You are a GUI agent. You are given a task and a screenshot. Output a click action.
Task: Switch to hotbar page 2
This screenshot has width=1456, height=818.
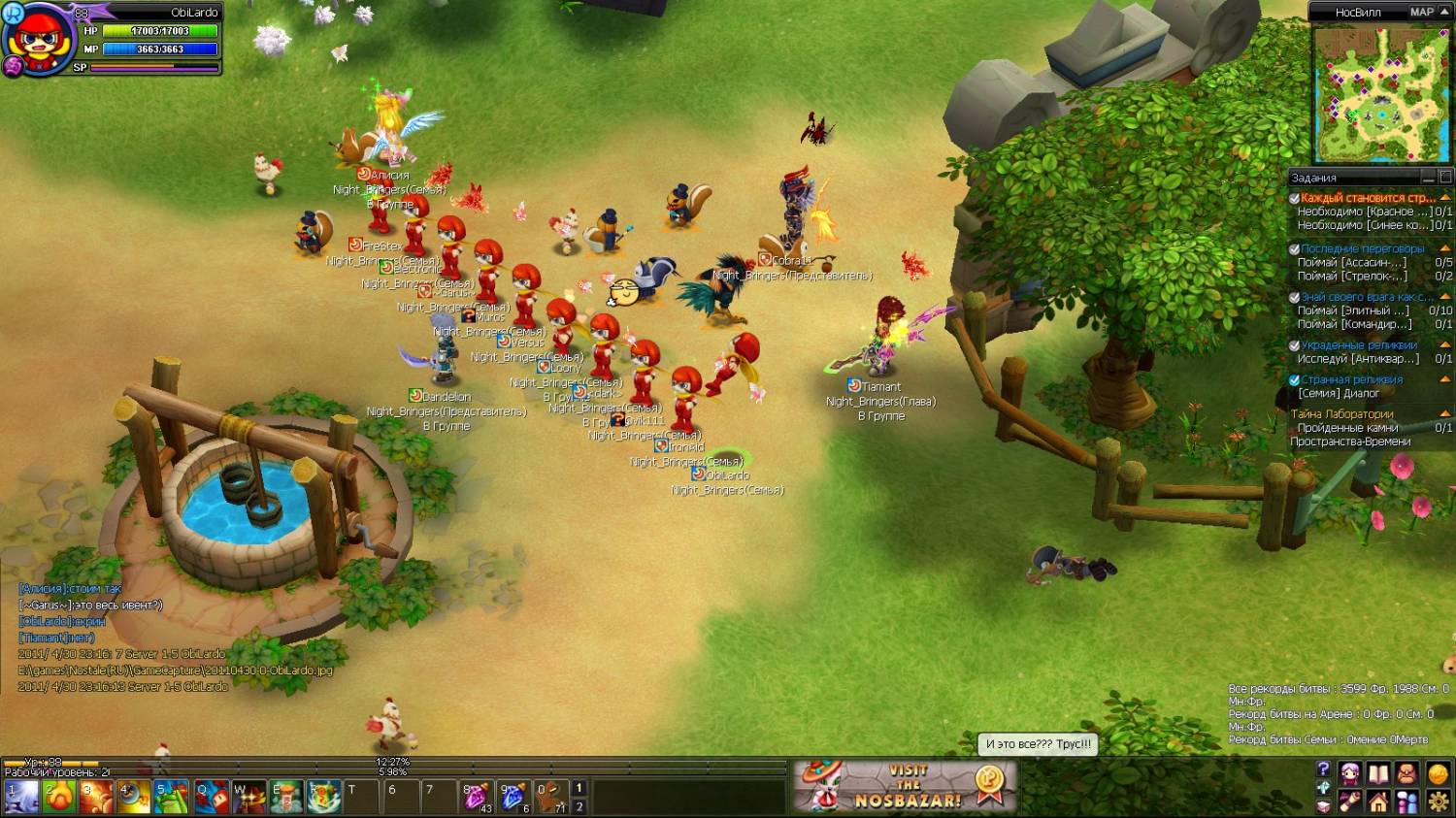pos(579,806)
